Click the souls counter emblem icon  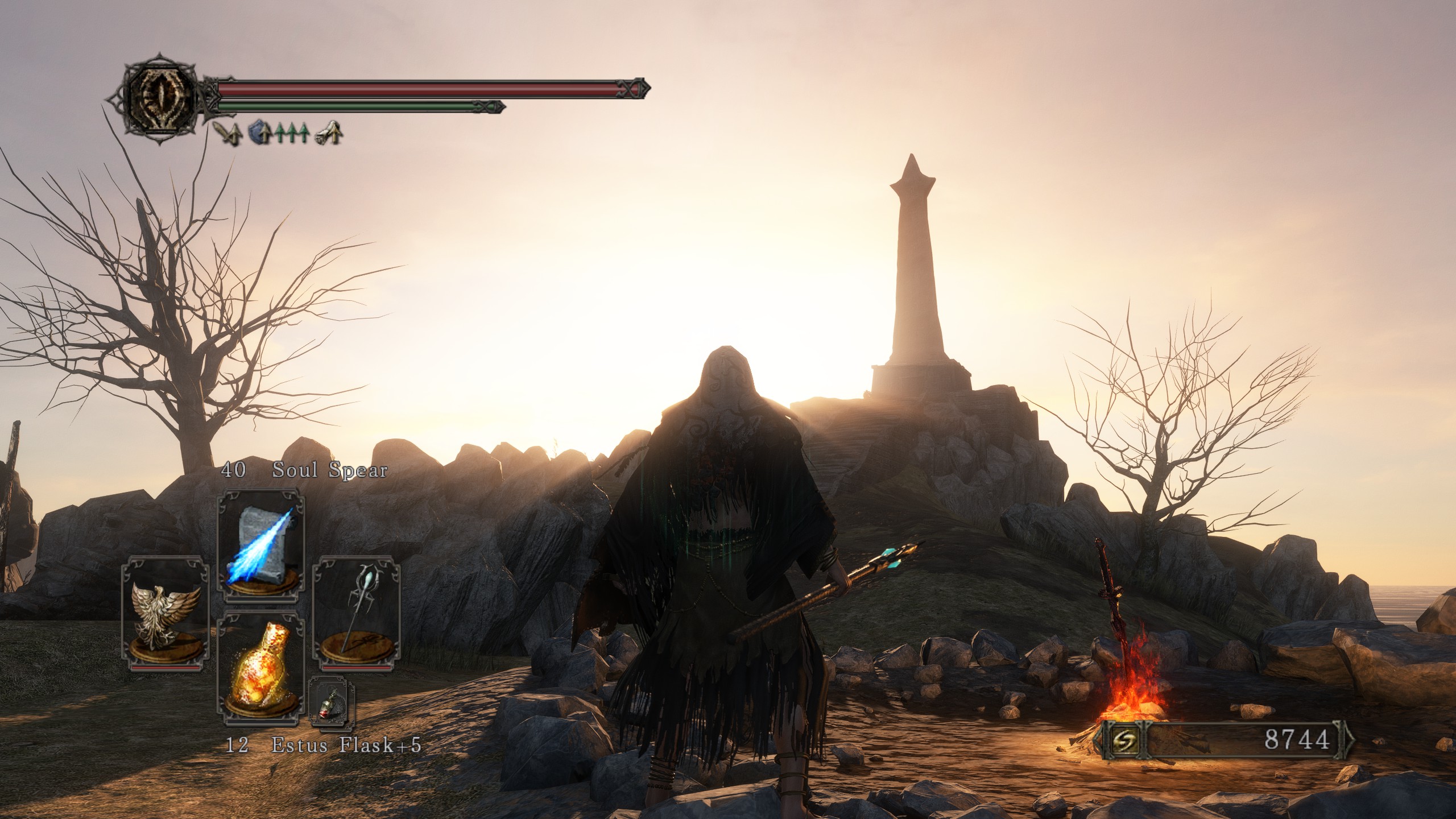click(1122, 740)
